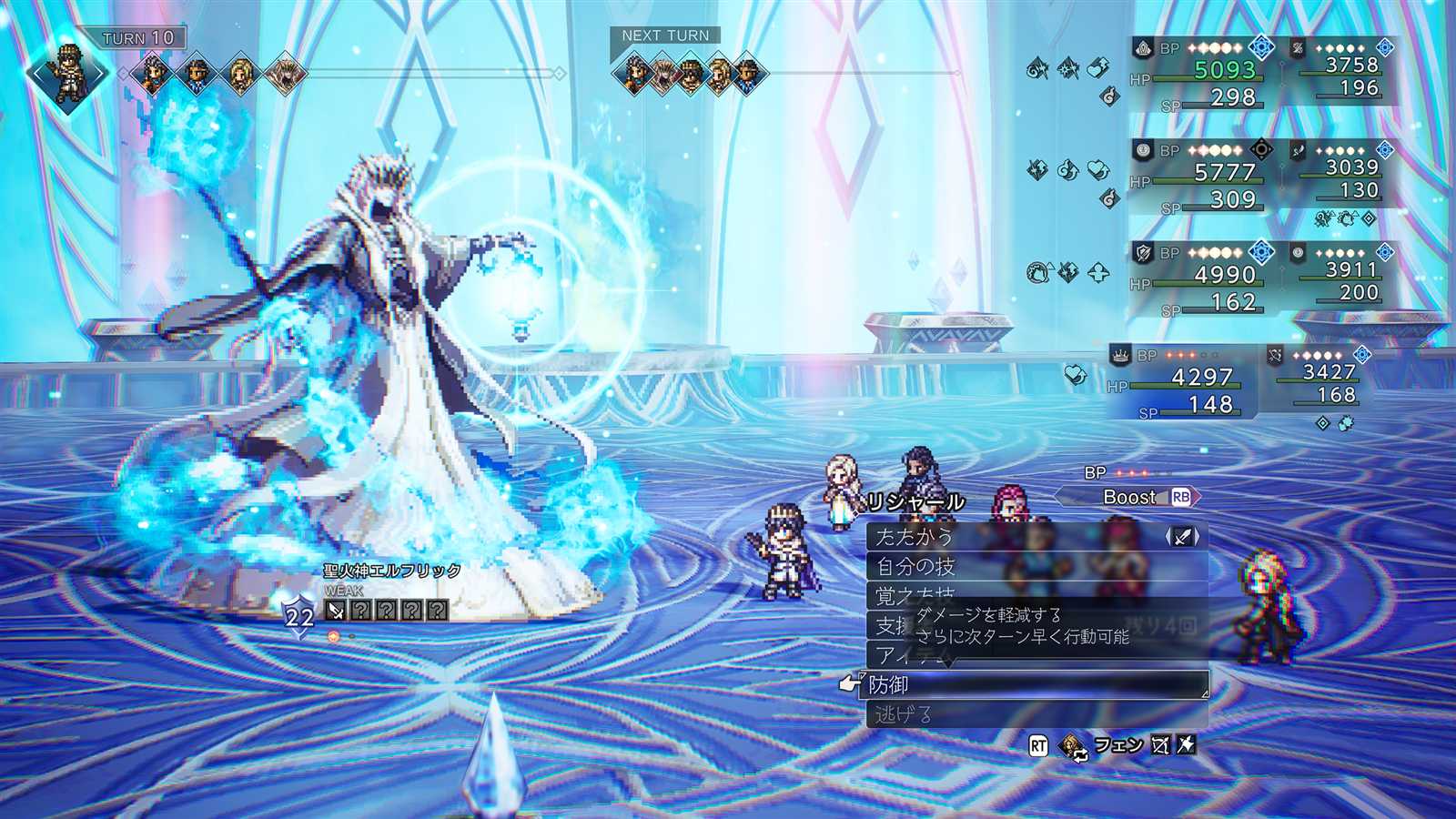Switch the attack weapon via sword icon
The height and width of the screenshot is (819, 1456).
pyautogui.click(x=1182, y=537)
